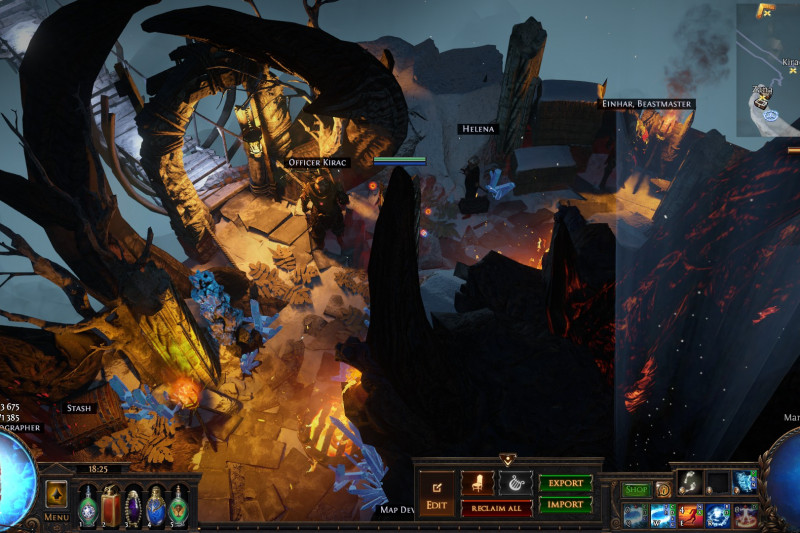Image resolution: width=800 pixels, height=533 pixels.
Task: Click the yellow card icon above Menu
Action: (56, 494)
